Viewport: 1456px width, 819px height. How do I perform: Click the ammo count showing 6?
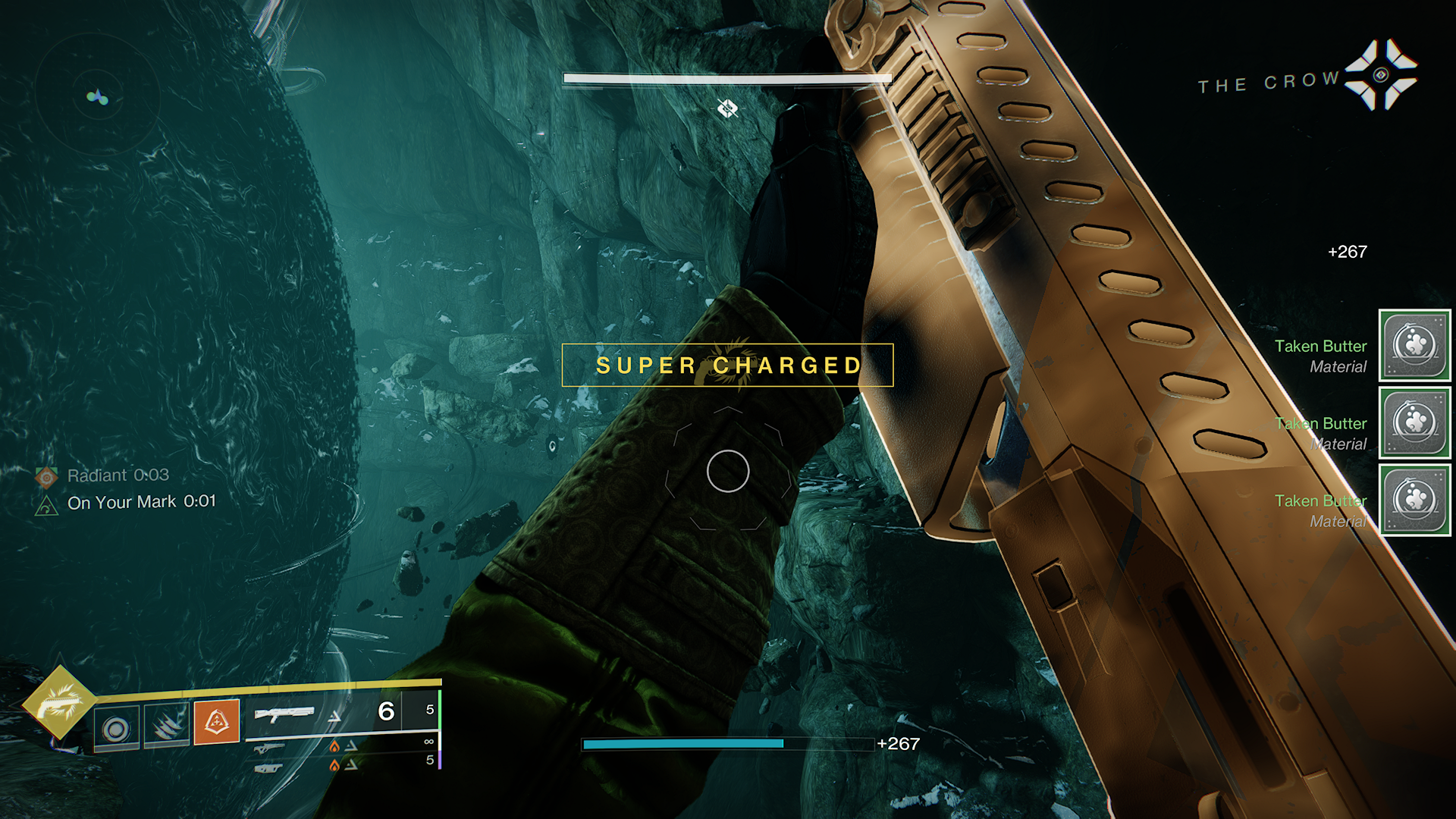[x=385, y=711]
